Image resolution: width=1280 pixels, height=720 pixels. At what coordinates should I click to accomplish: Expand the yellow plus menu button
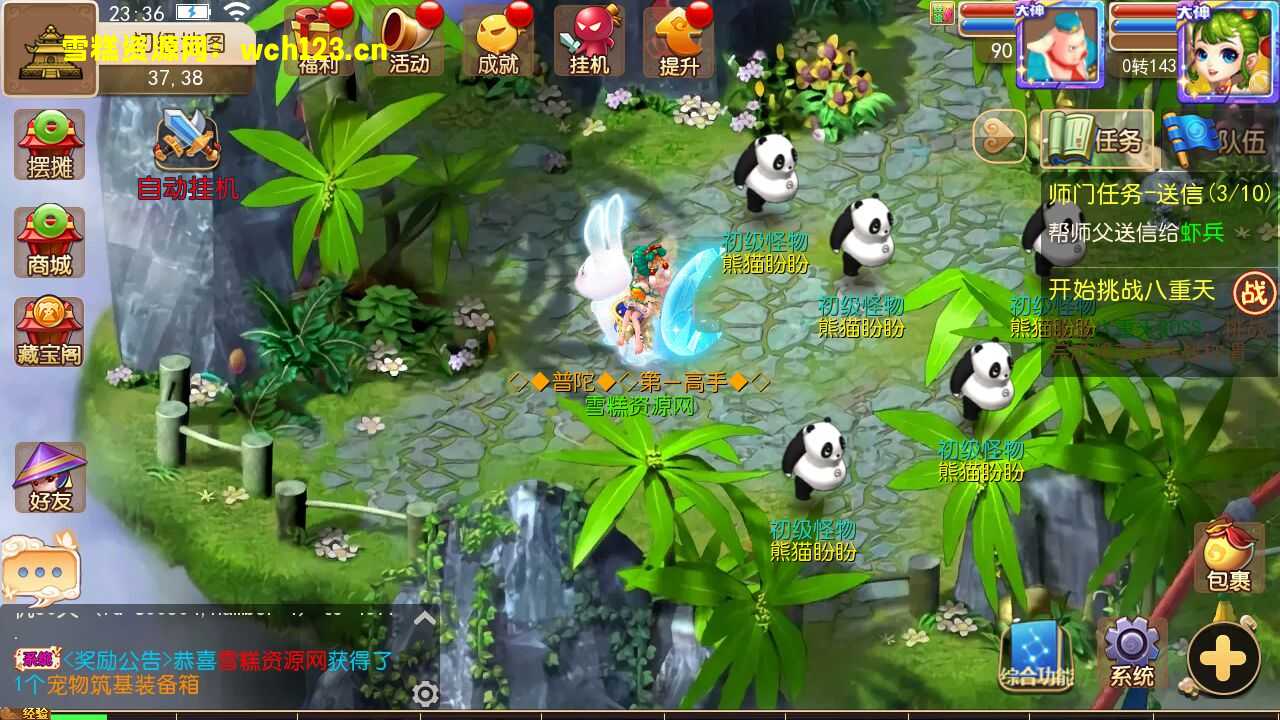pyautogui.click(x=1223, y=659)
